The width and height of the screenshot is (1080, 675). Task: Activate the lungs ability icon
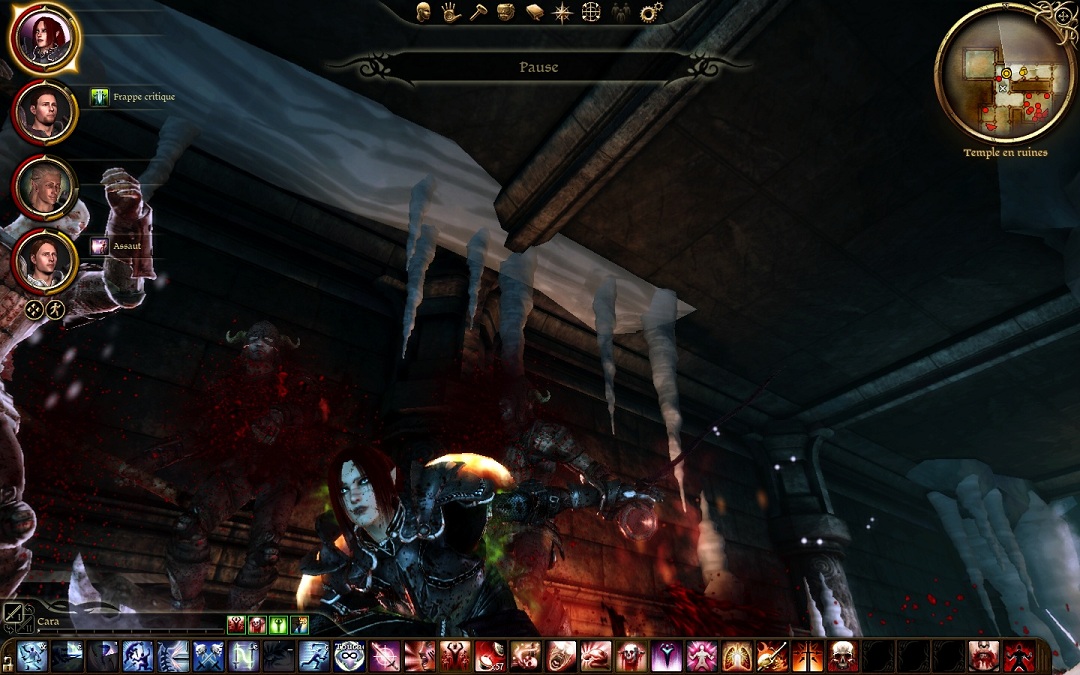737,656
